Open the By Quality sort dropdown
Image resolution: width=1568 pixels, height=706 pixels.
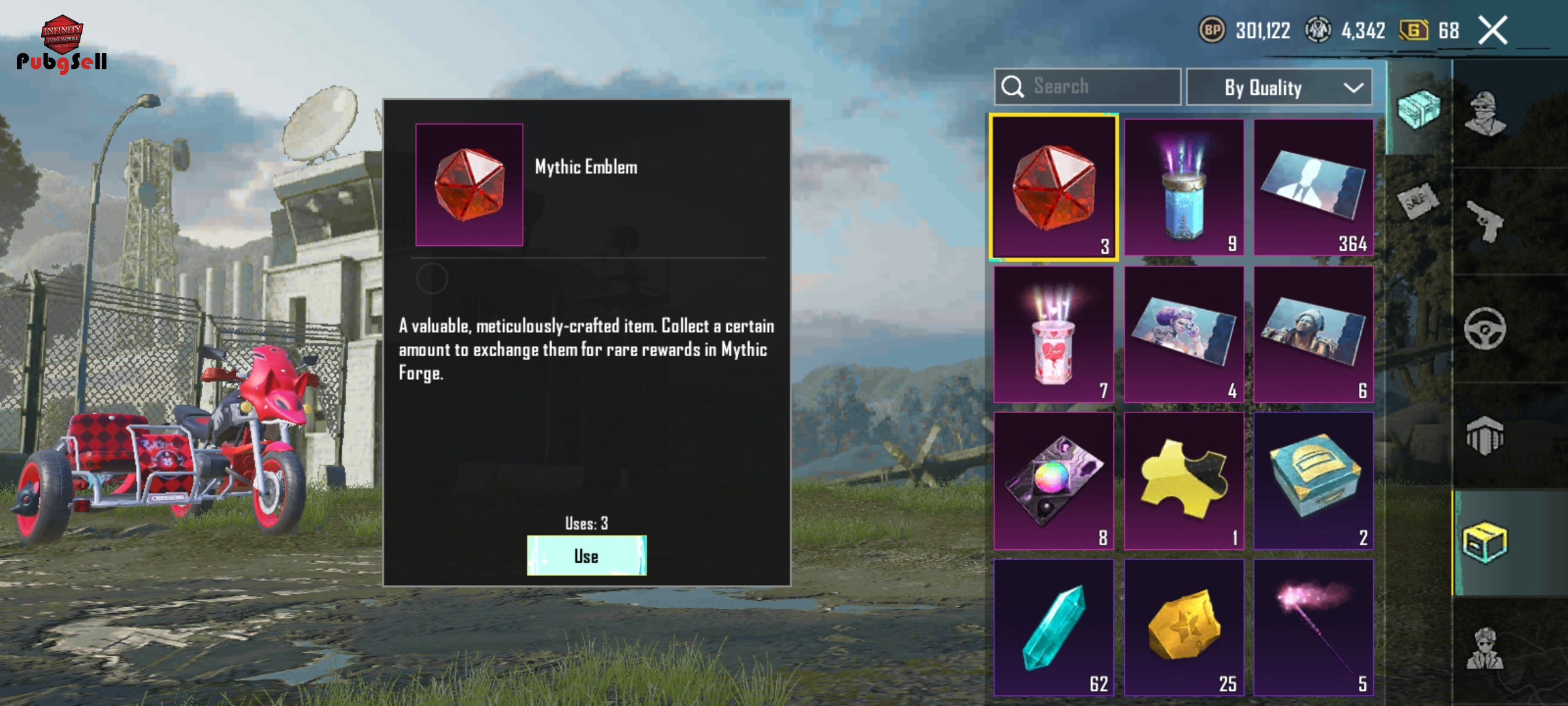pyautogui.click(x=1279, y=87)
